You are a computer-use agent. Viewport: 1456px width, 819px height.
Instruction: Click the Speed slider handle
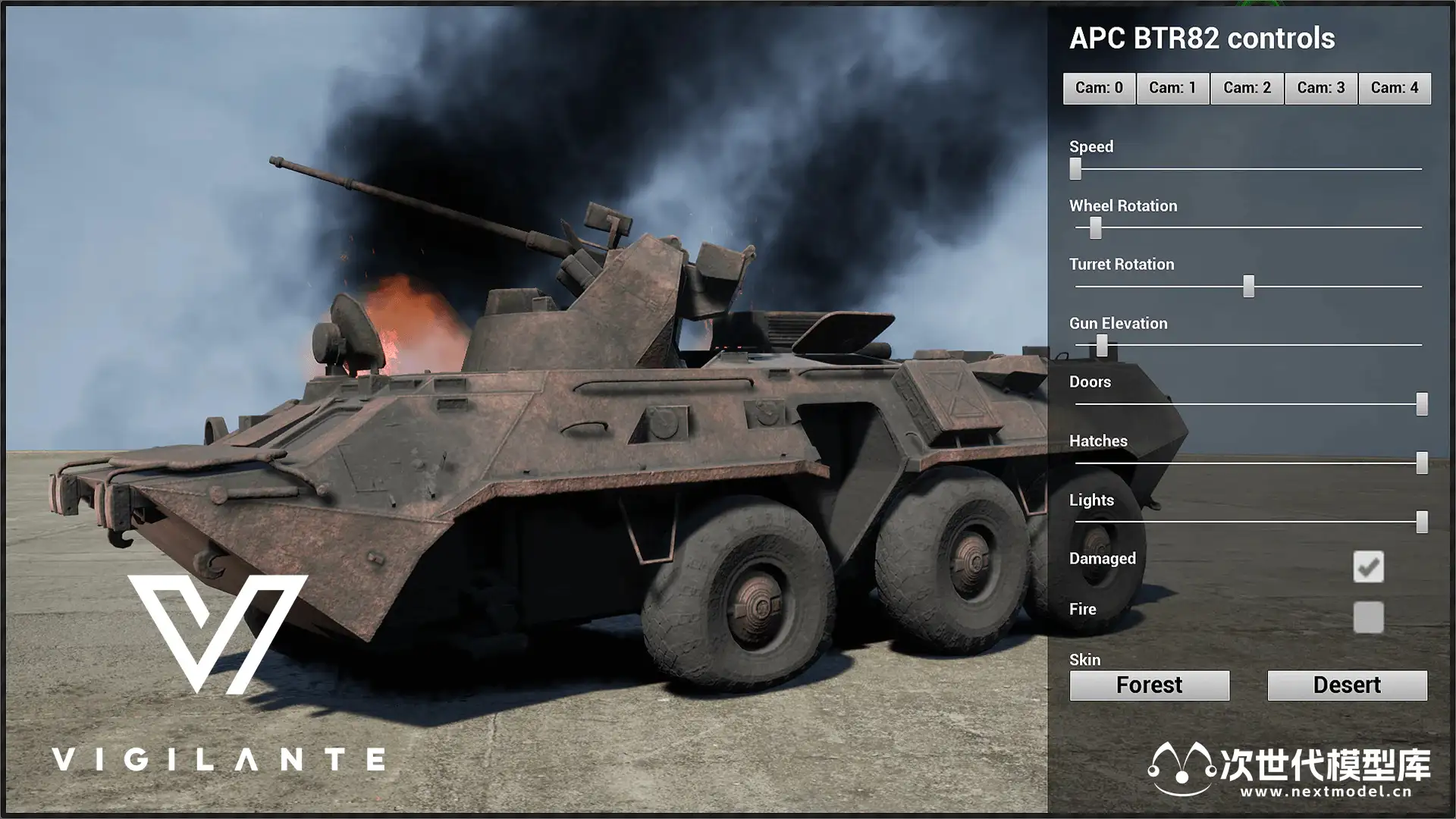coord(1075,168)
